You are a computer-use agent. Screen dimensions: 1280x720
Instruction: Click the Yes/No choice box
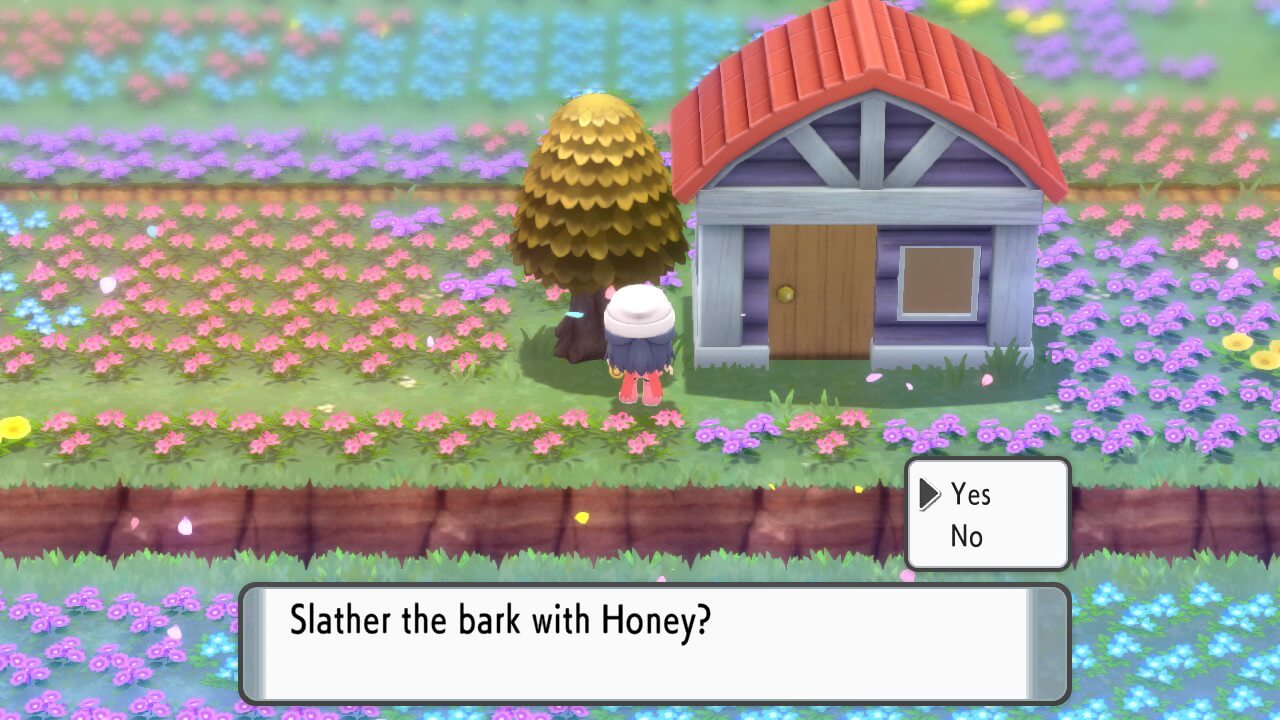pos(987,514)
